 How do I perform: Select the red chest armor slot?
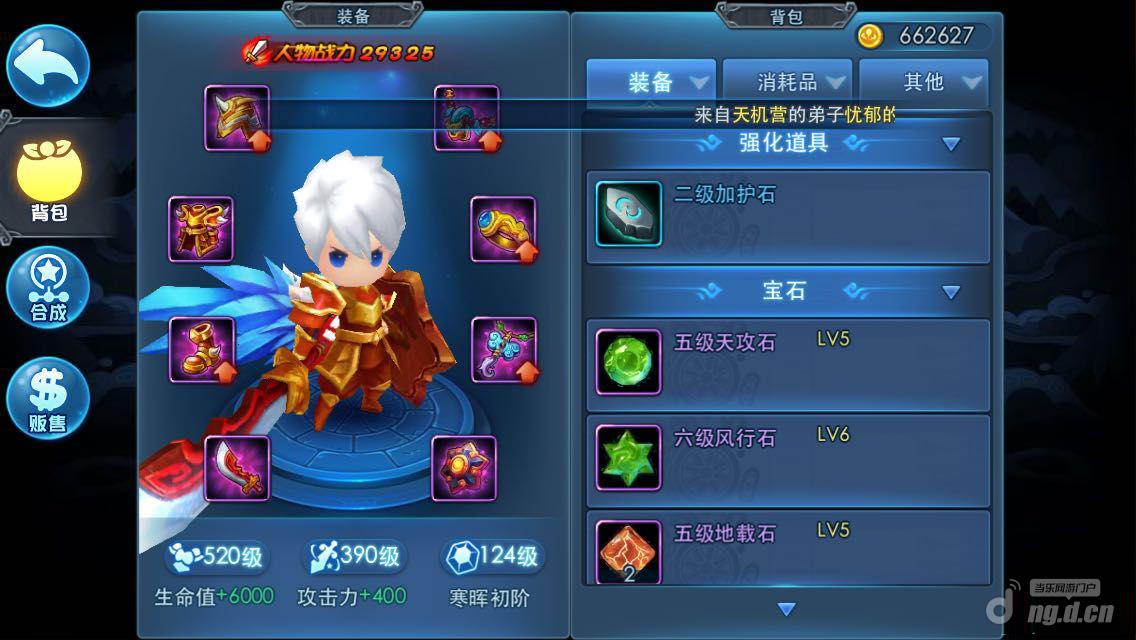201,229
